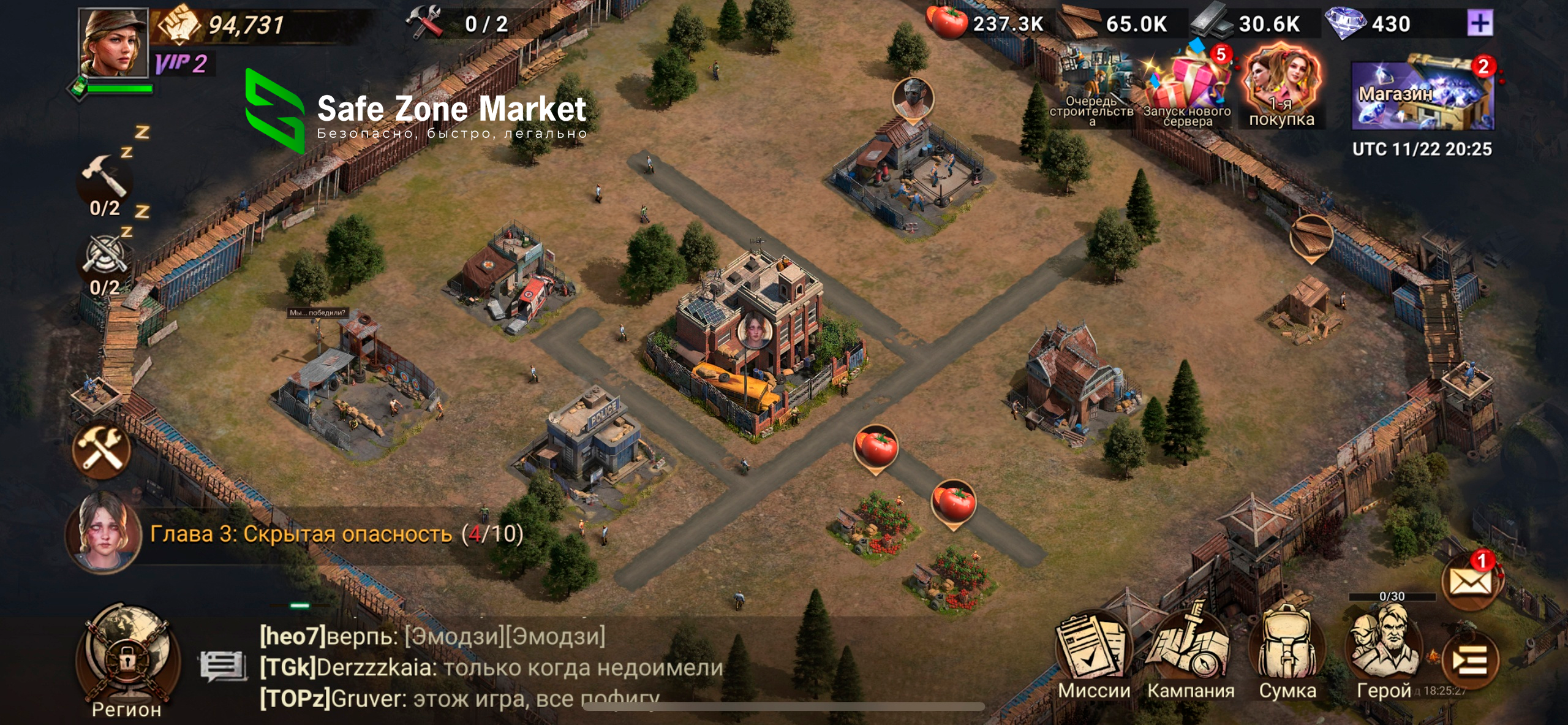Tap the purple plus to buy diamonds
Screen dimensions: 1568x725
1479,24
